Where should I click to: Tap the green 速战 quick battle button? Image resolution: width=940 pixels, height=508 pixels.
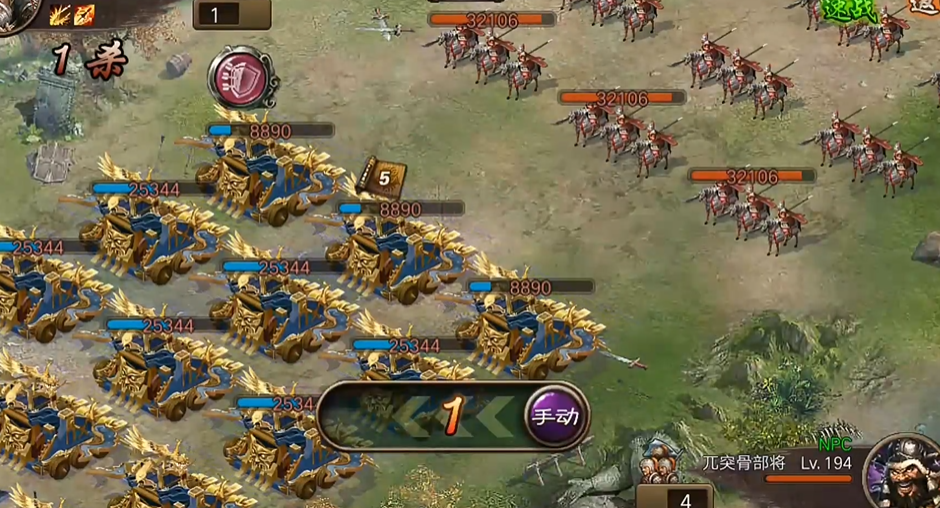click(x=848, y=11)
